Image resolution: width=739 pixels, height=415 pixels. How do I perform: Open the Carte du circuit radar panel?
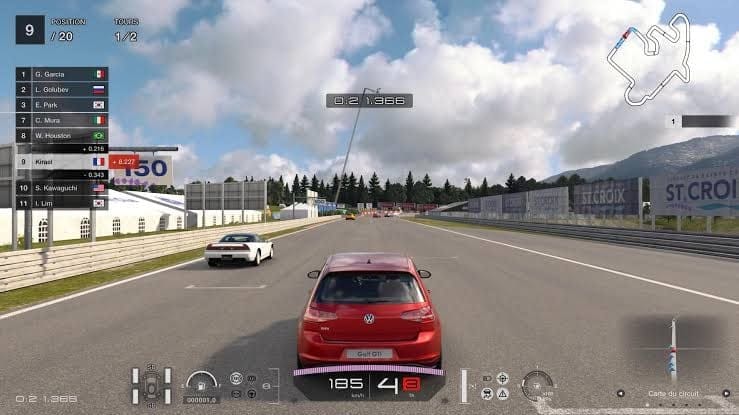673,350
